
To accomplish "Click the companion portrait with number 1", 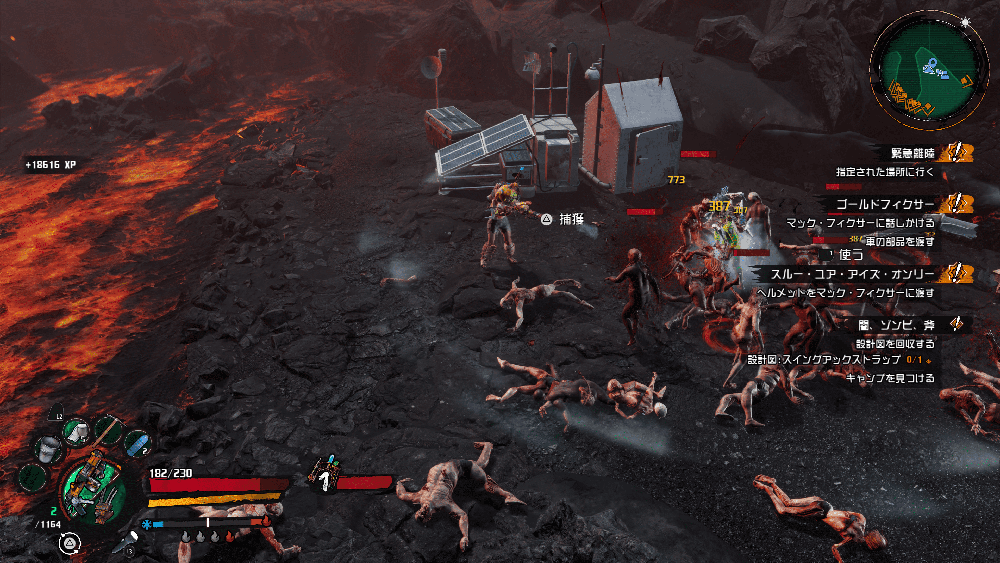I will point(325,478).
